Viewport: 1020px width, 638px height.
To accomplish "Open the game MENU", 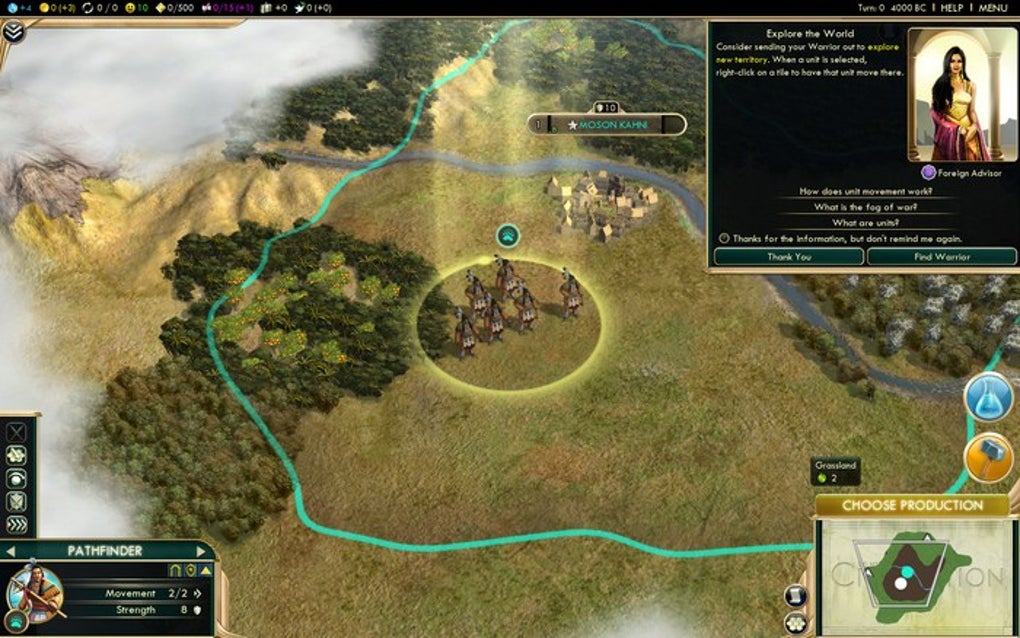I will [x=993, y=8].
